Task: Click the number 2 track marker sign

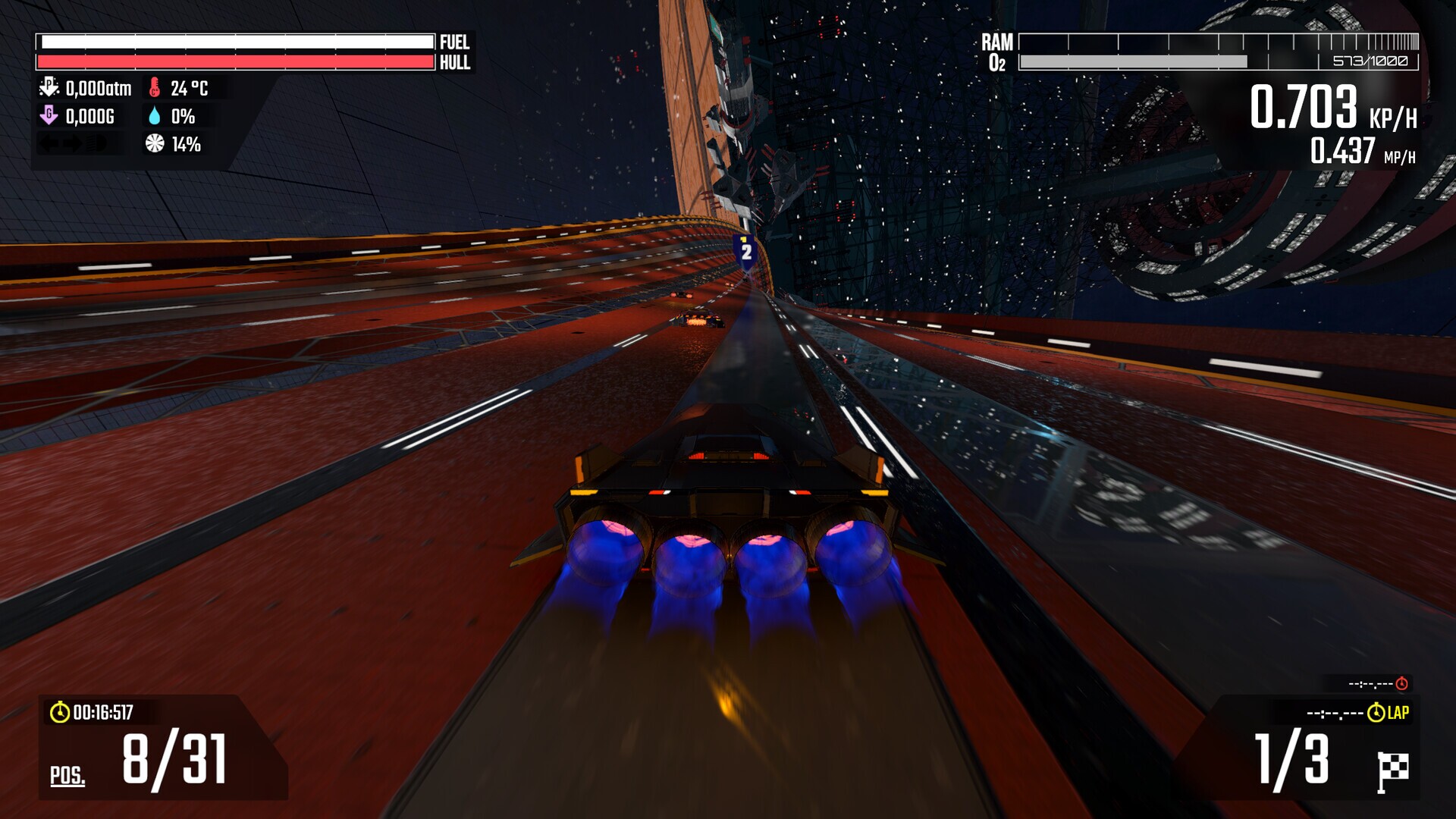Action: pyautogui.click(x=745, y=250)
